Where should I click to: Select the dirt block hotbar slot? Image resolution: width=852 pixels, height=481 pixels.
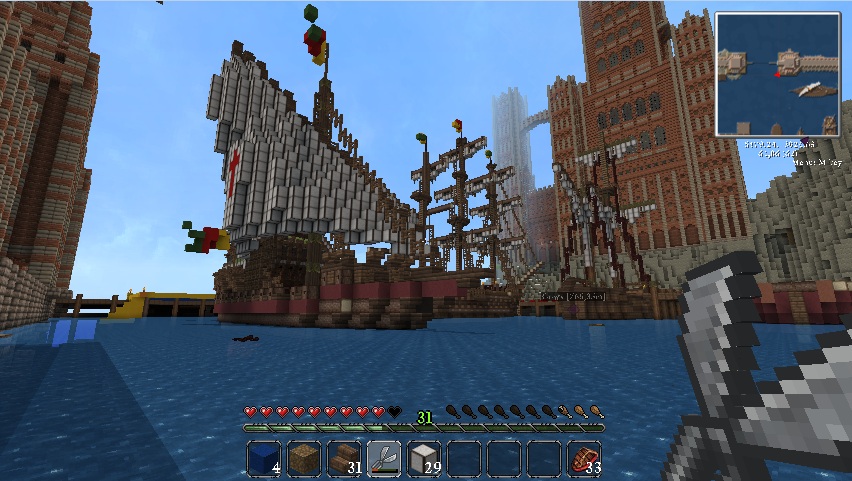(x=304, y=458)
